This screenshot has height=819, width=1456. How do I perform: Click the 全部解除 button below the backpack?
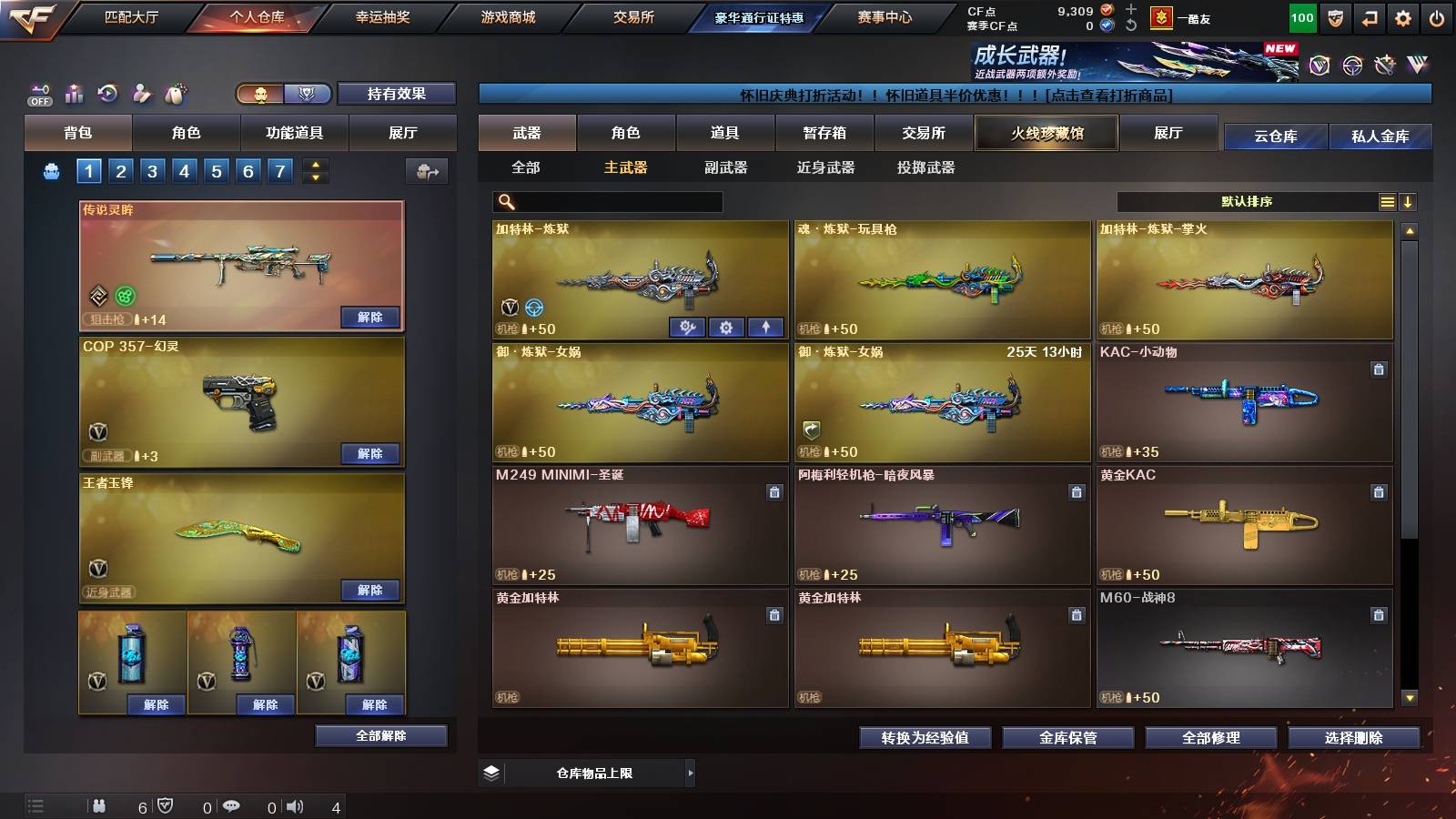(379, 735)
